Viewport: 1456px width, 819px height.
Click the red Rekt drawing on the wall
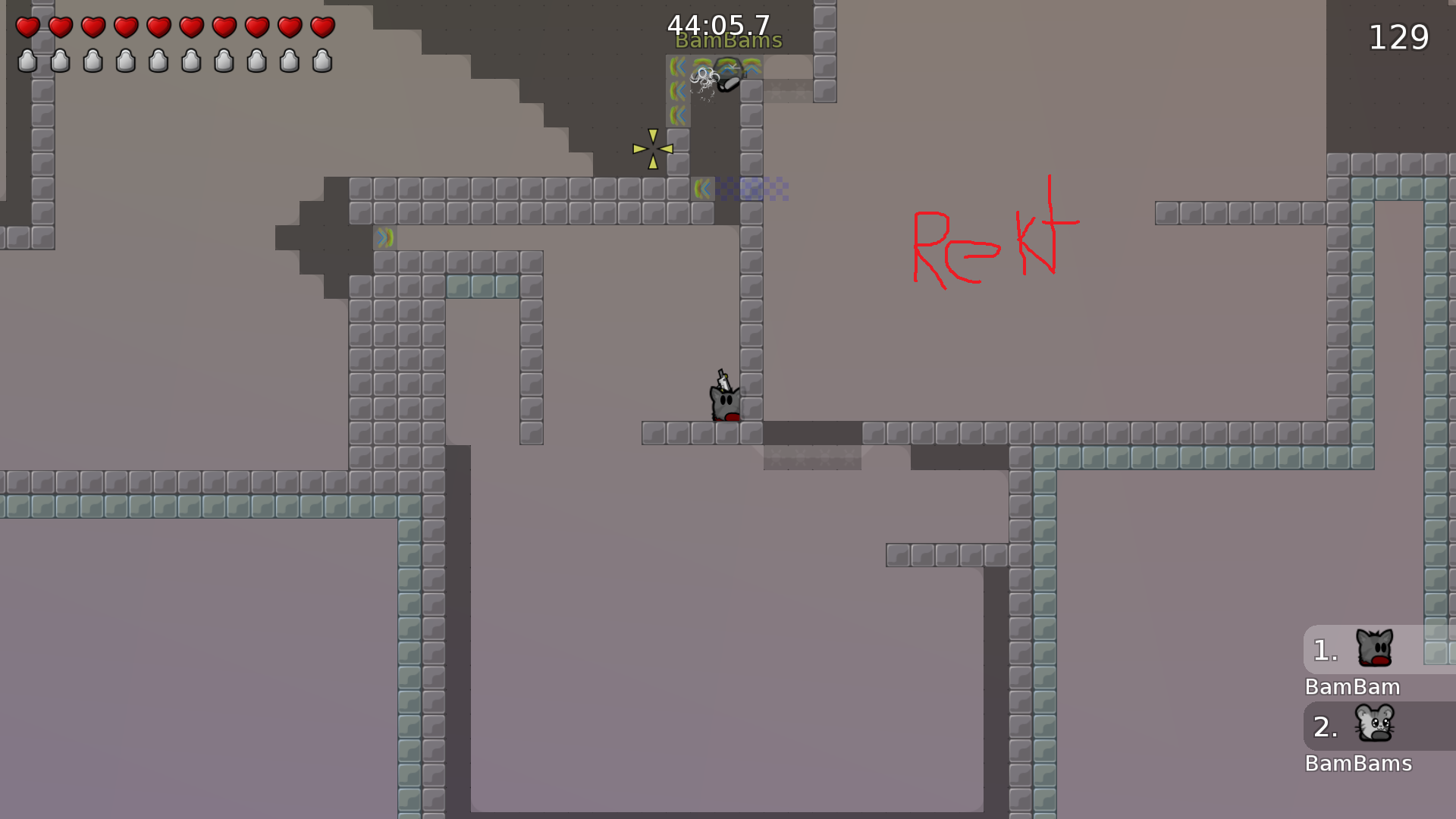(x=993, y=239)
